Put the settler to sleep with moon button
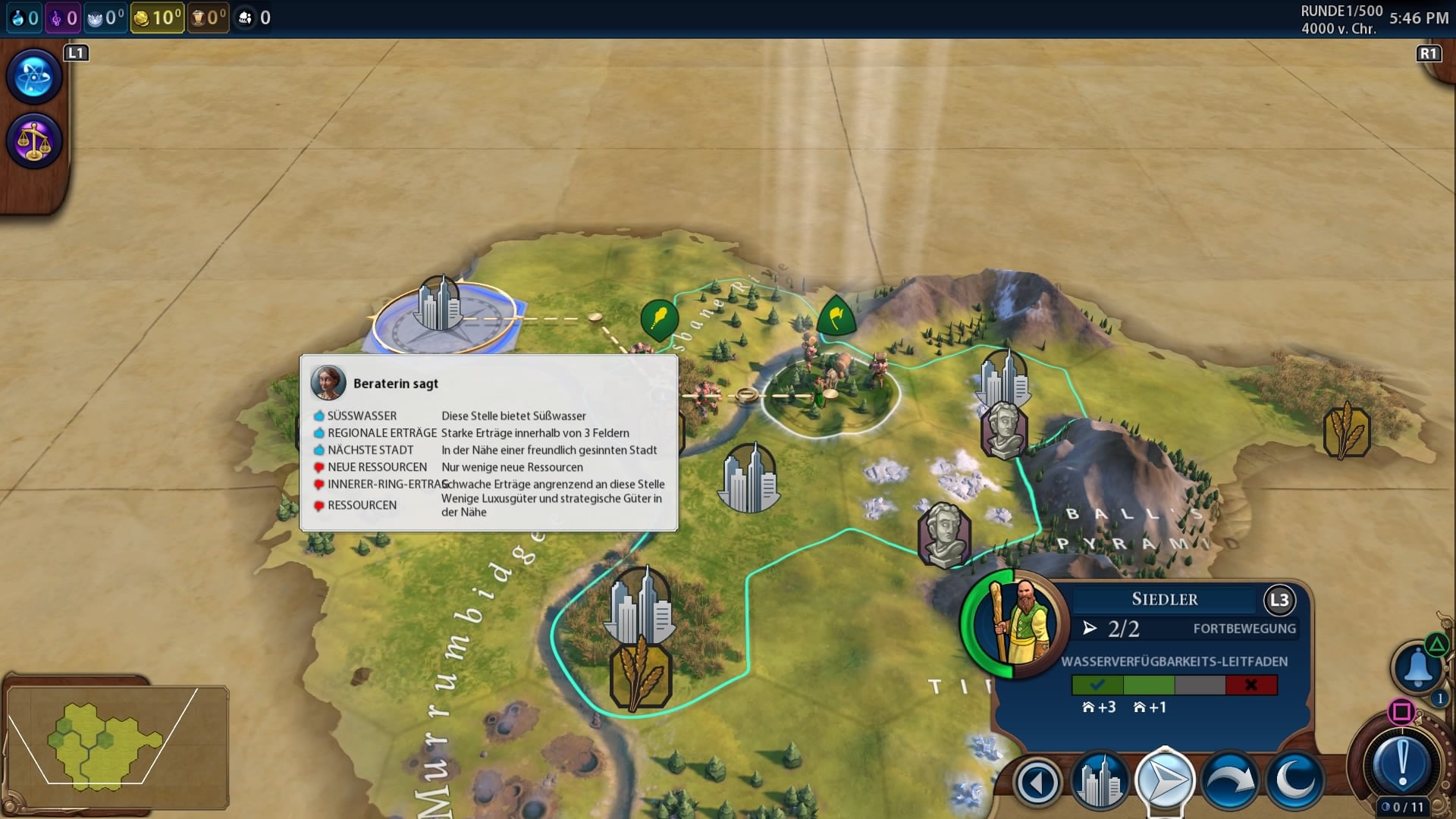Image resolution: width=1456 pixels, height=819 pixels. coord(1294,781)
